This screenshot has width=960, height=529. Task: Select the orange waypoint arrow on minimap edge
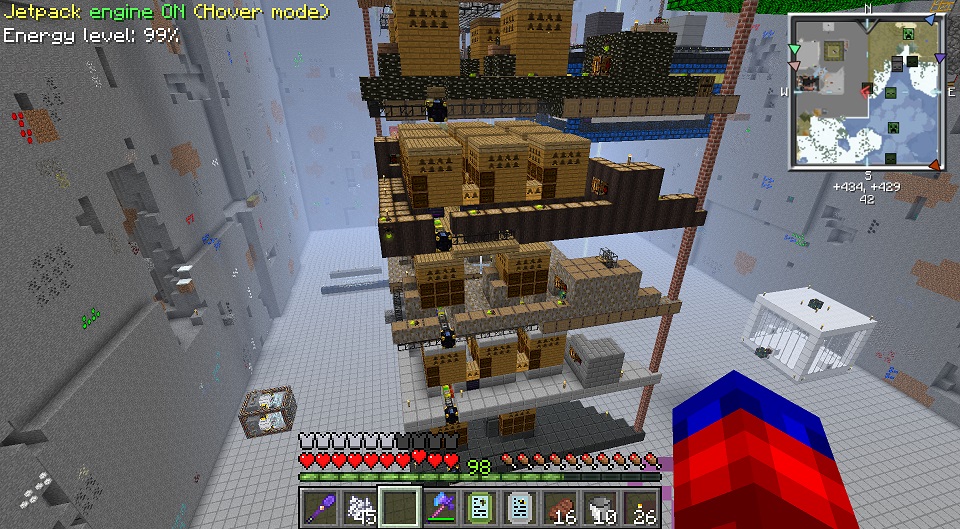(934, 164)
